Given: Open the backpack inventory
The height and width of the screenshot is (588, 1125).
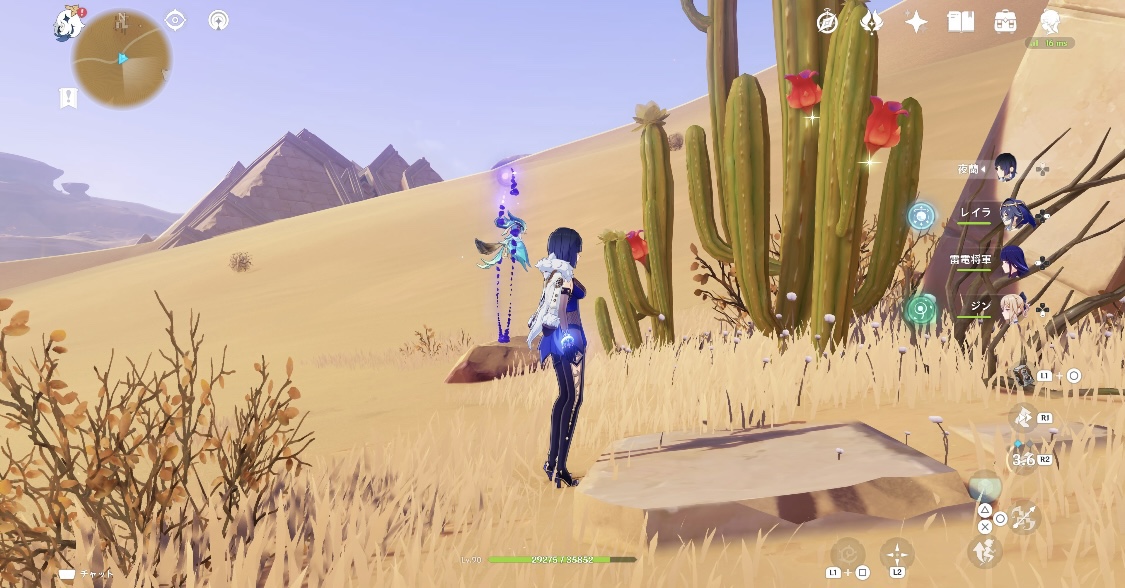Looking at the screenshot, I should coord(1005,22).
